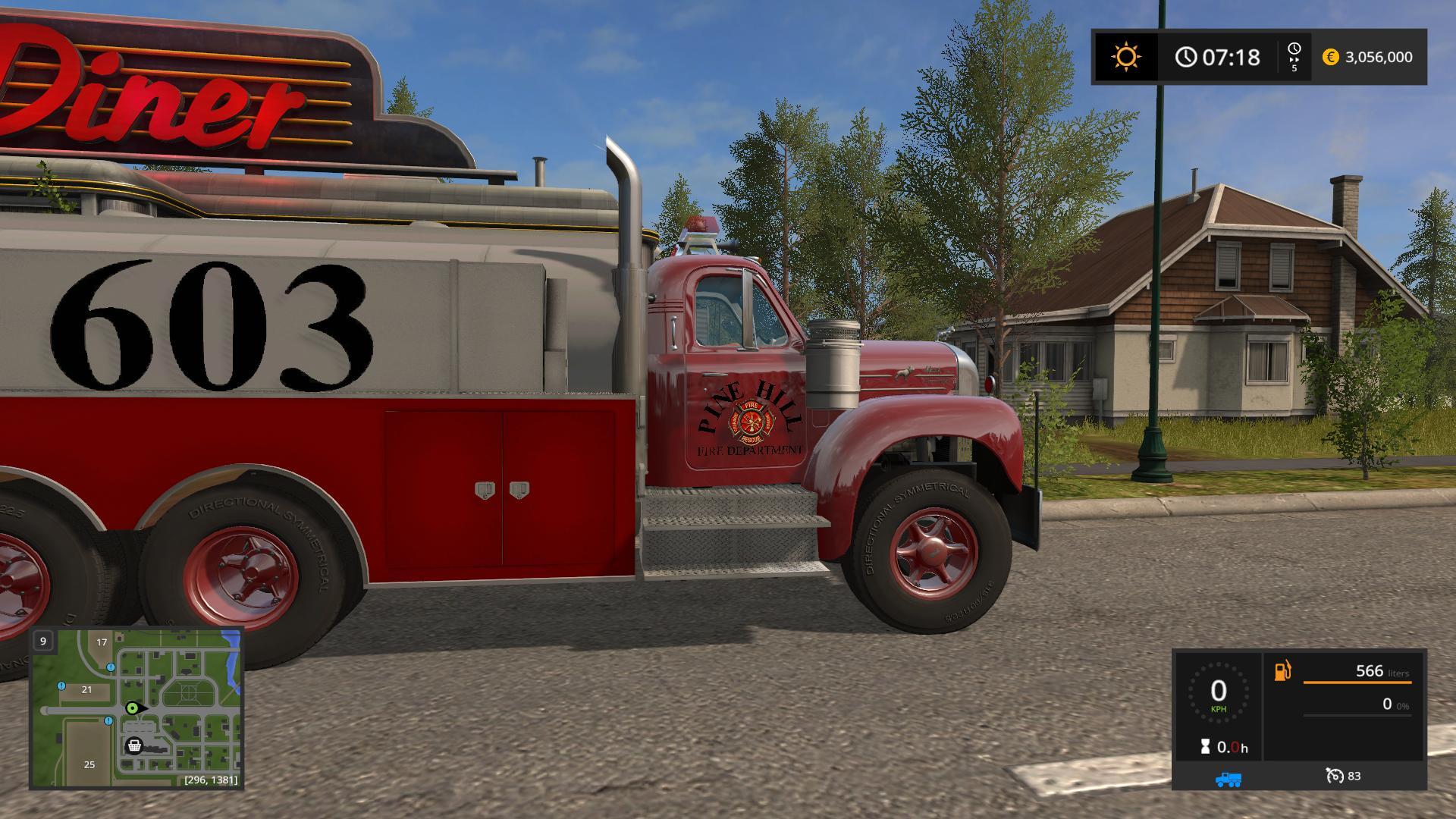
Task: Click the shop basket marker on the minimap
Action: pos(134,746)
